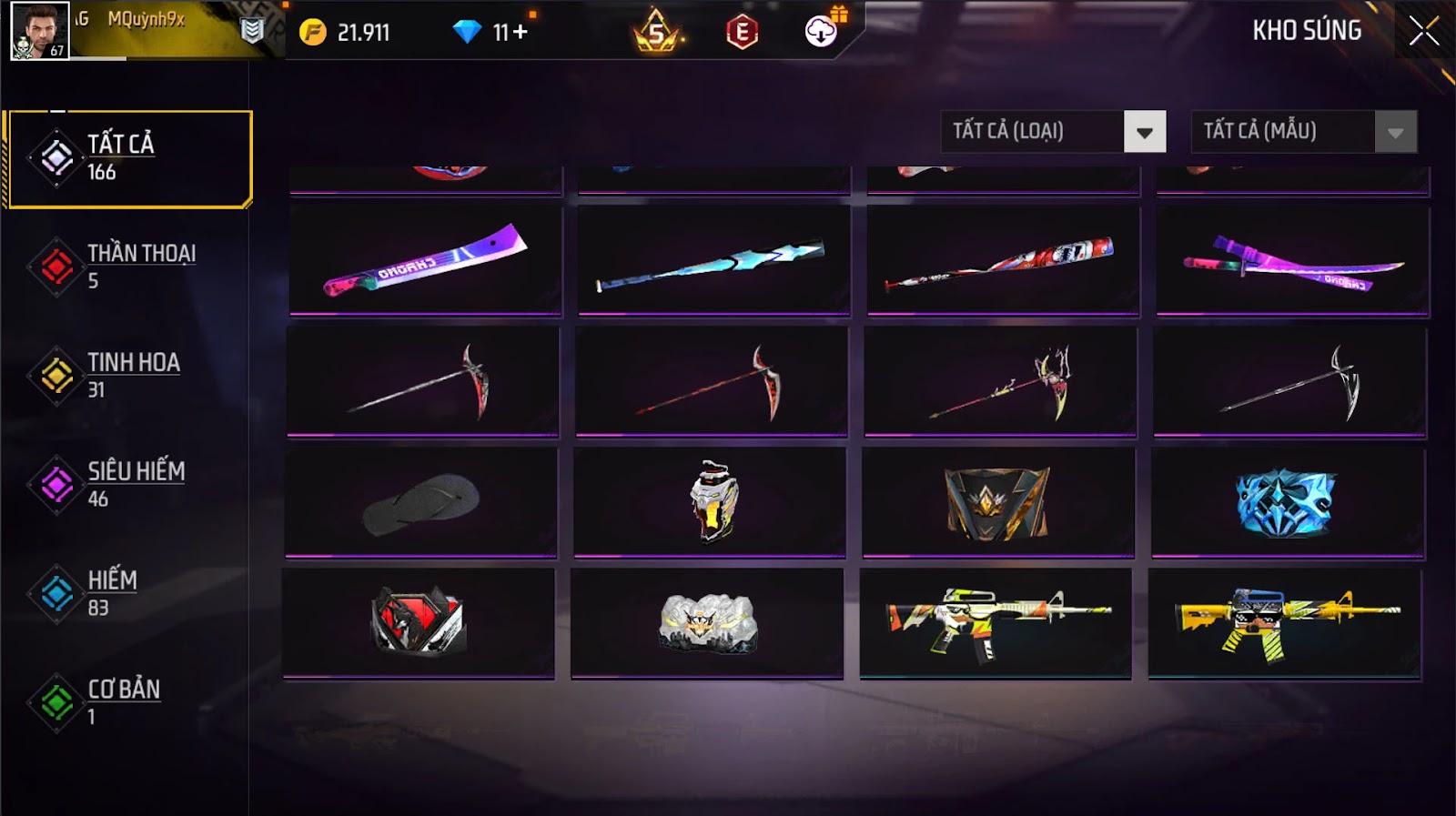
Task: Pick the red and white baseball bat skin
Action: tap(1003, 260)
